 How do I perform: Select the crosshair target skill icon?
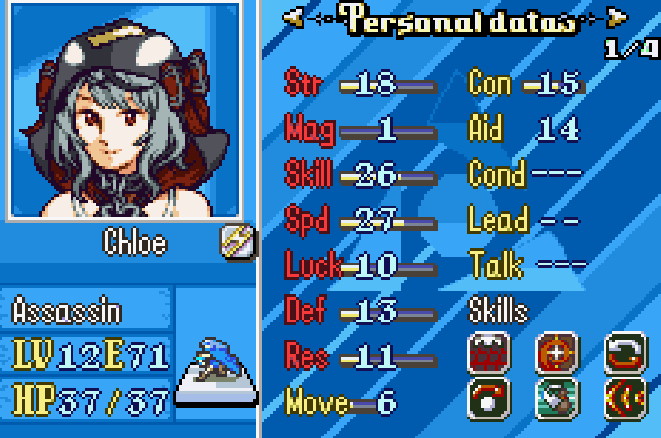tap(557, 353)
